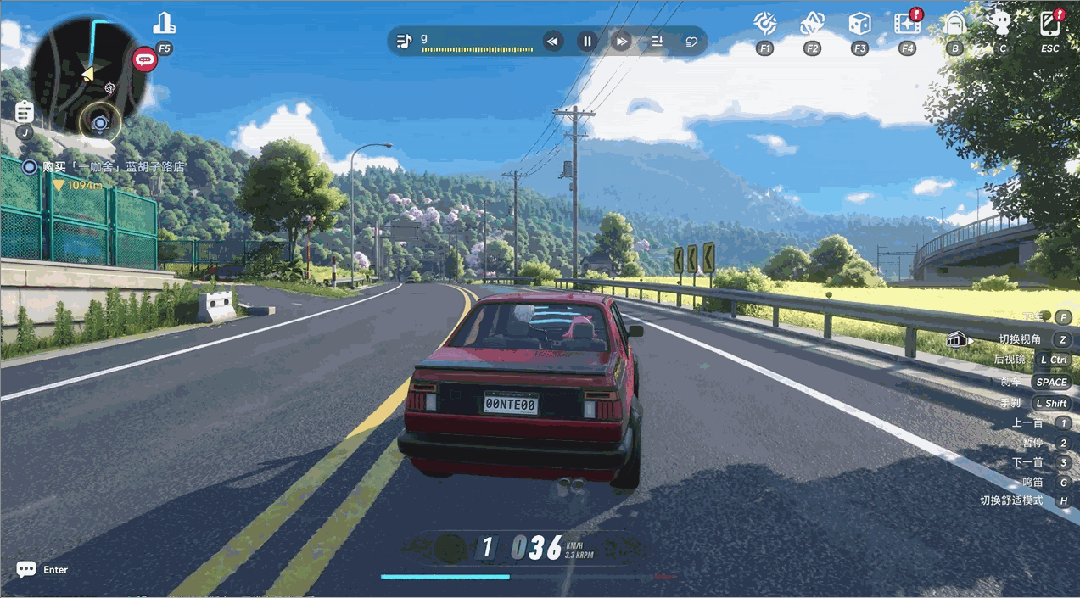Favorite the current song with heart icon
Image resolution: width=1080 pixels, height=598 pixels.
click(x=691, y=41)
